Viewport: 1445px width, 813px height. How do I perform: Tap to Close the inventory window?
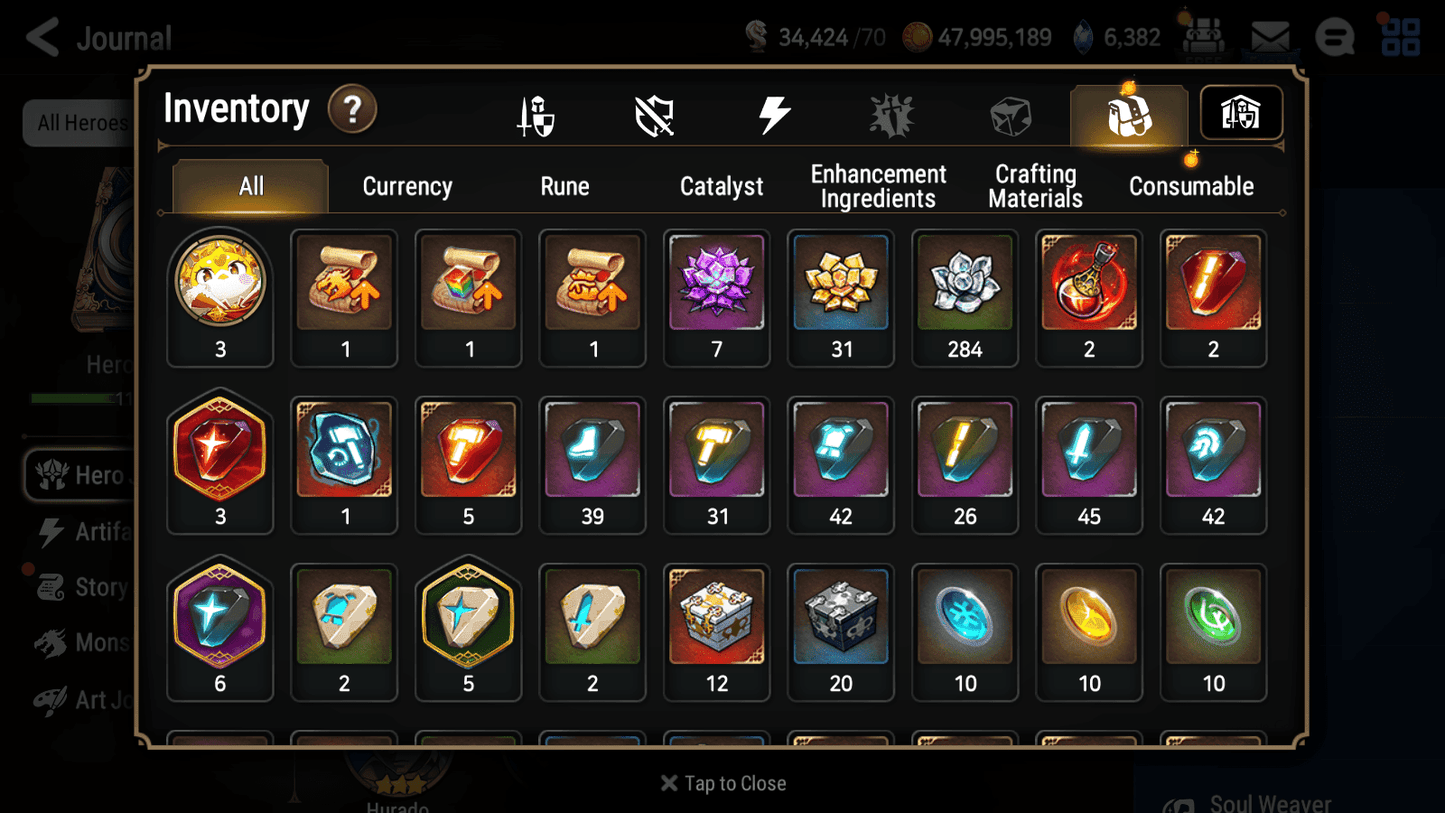click(722, 783)
